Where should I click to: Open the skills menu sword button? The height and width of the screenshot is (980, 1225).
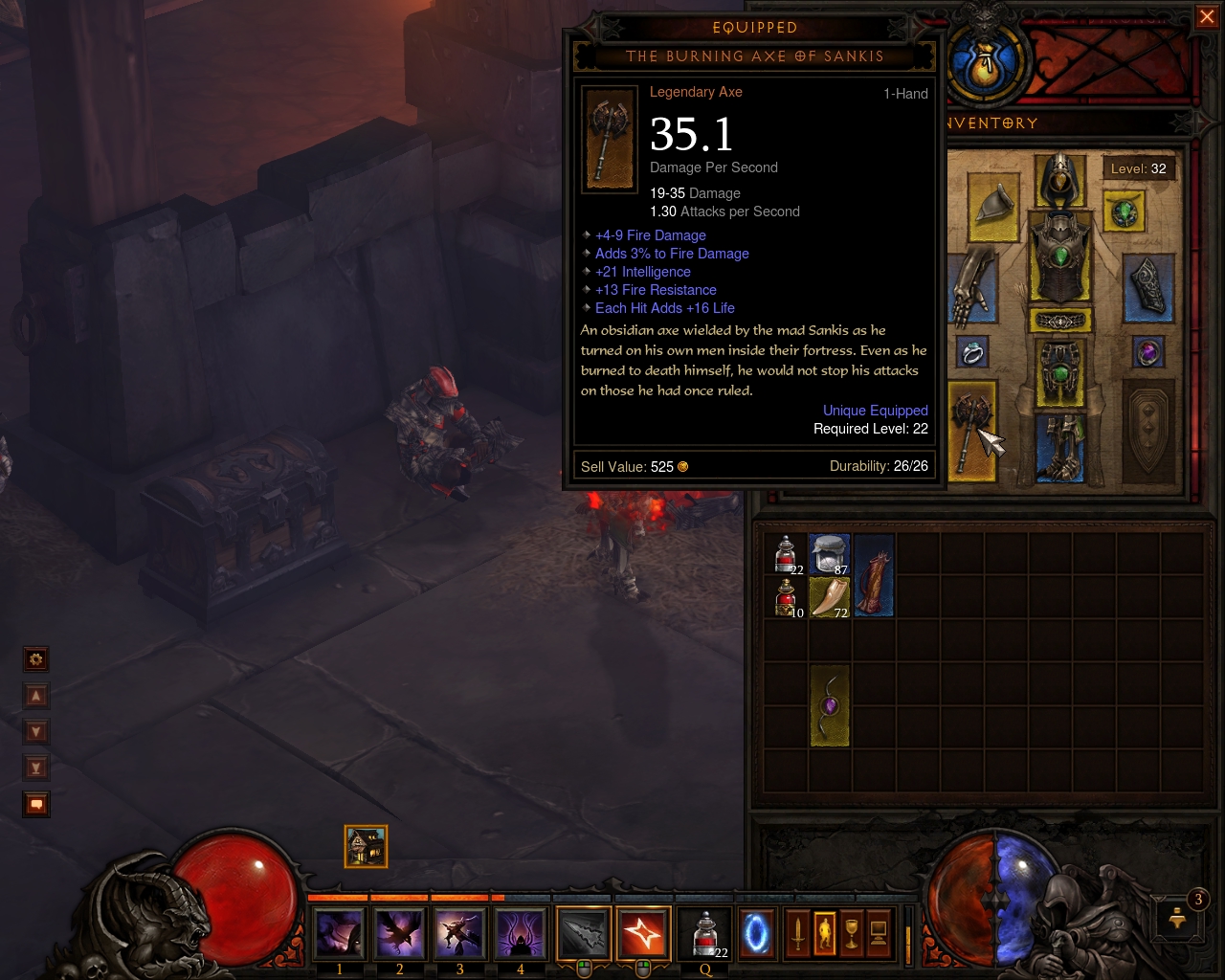(x=797, y=932)
